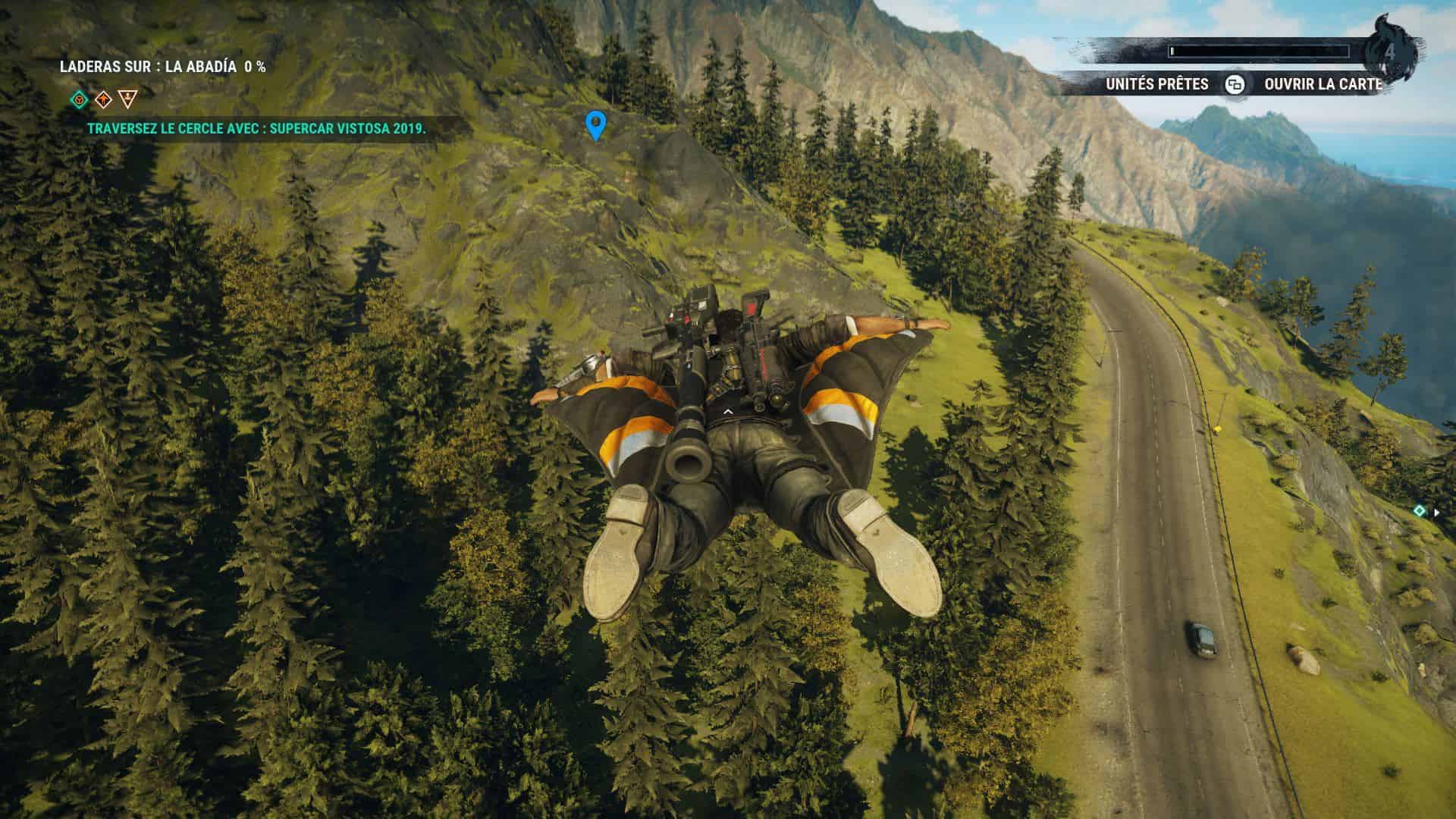Select the orange wingsuit challenge icon

[x=103, y=99]
